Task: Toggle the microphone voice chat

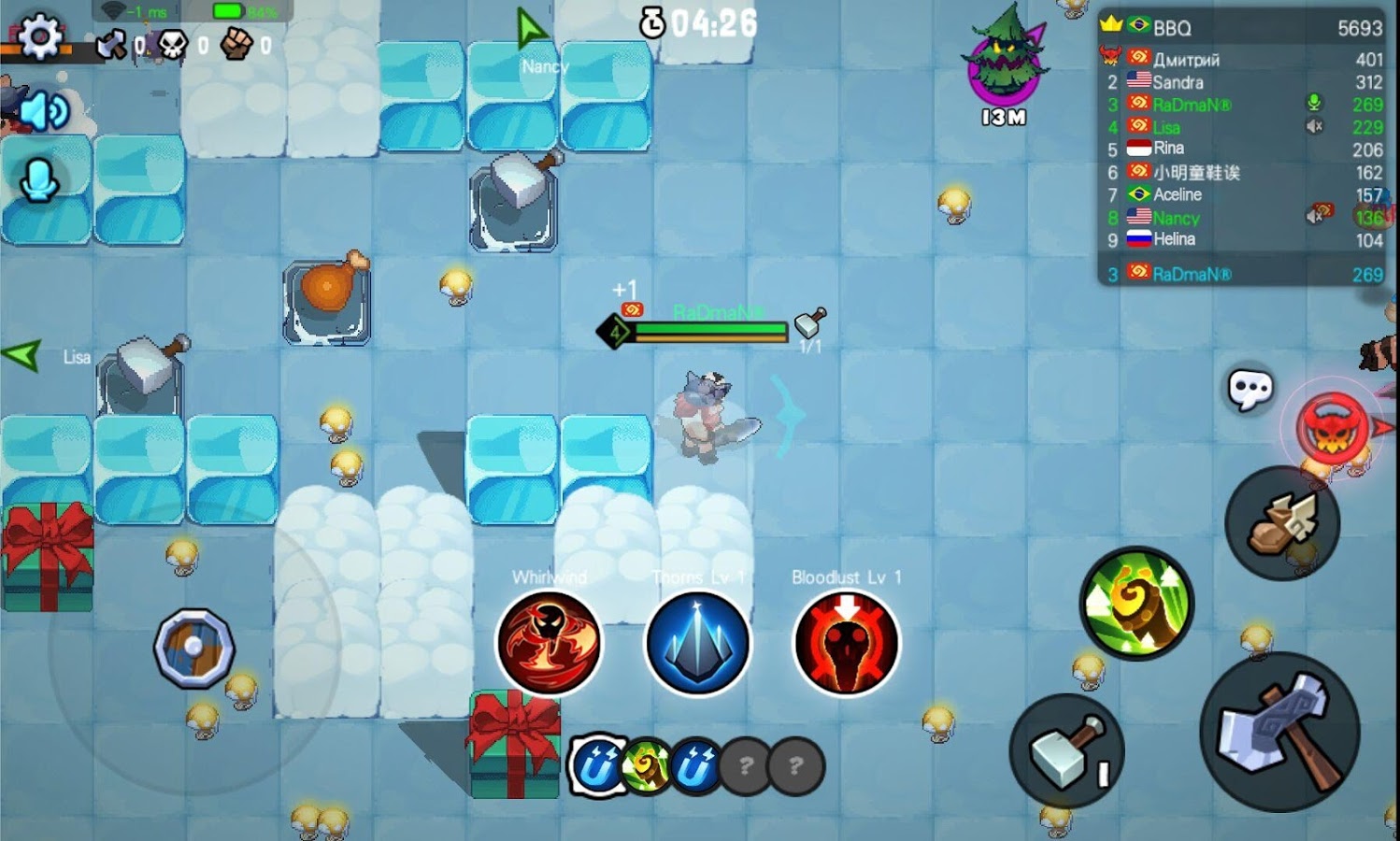Action: pyautogui.click(x=39, y=180)
